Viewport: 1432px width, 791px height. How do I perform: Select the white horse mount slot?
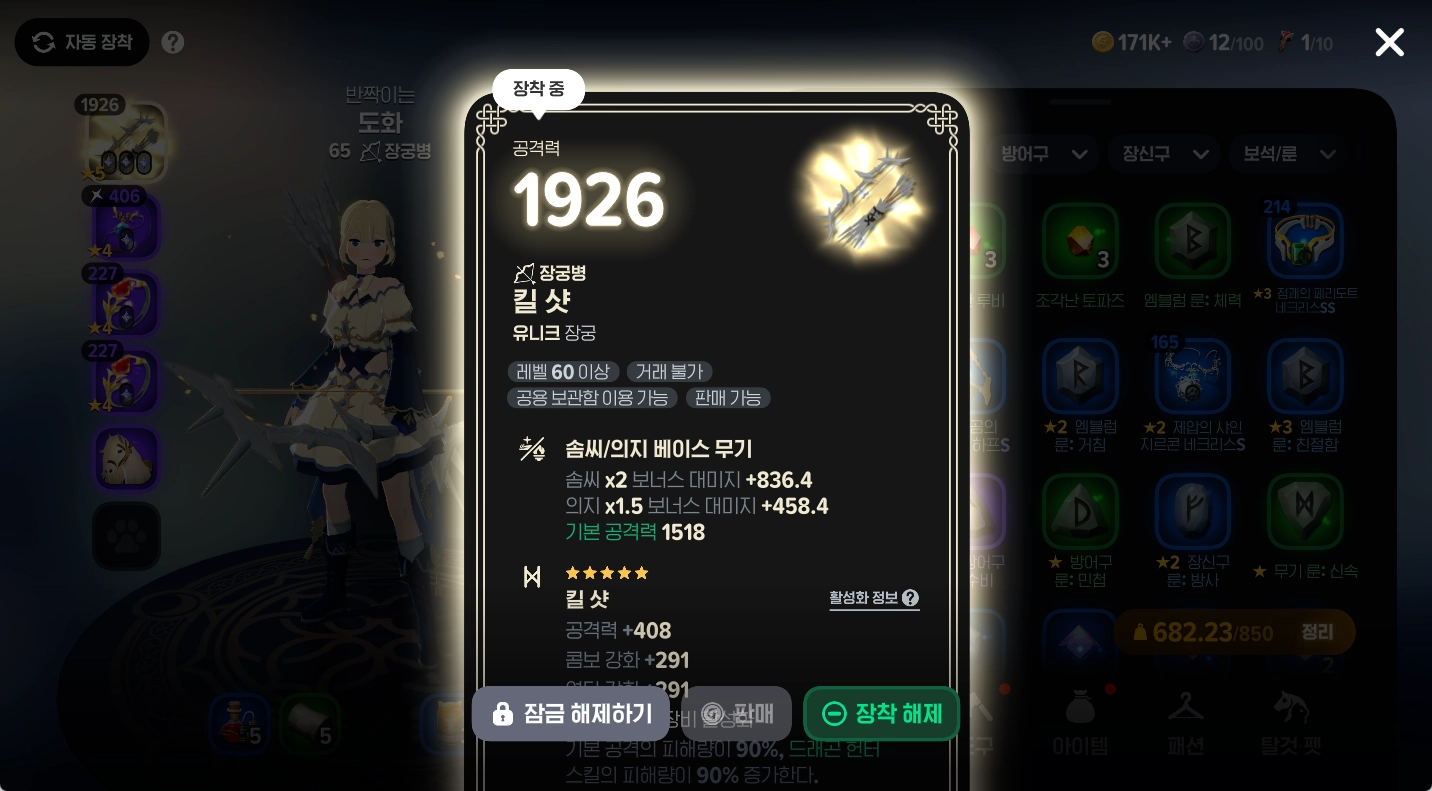click(x=126, y=458)
